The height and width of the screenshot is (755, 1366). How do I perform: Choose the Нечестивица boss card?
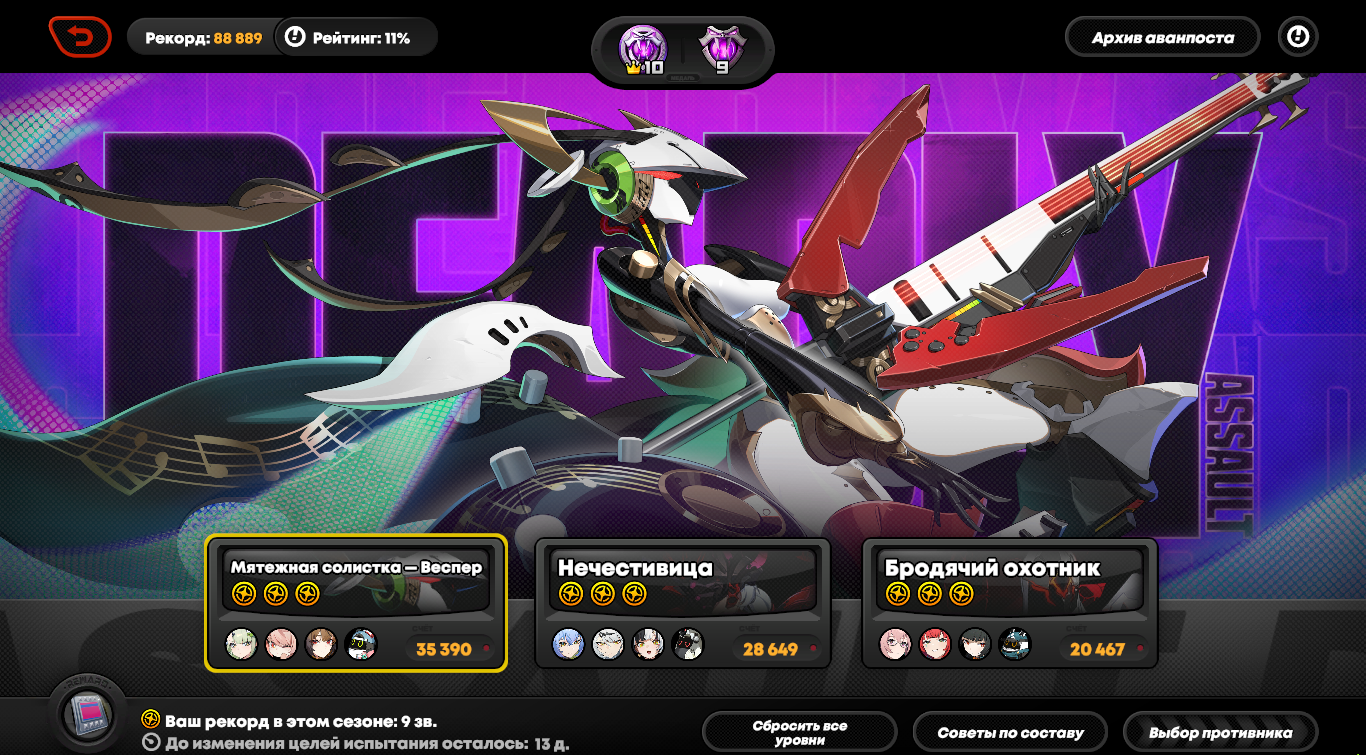(x=683, y=603)
